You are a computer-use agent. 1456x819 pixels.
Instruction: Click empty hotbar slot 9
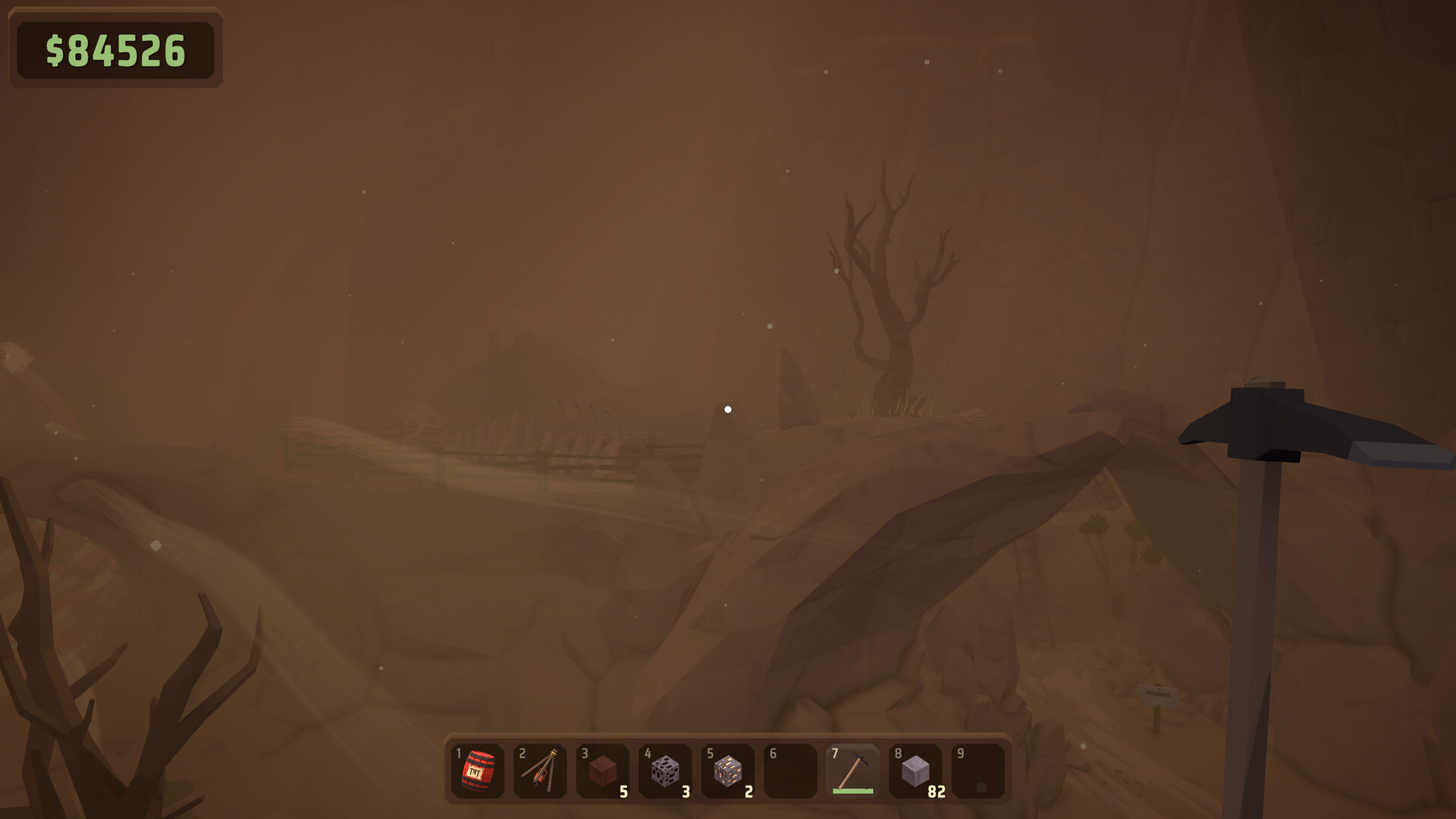(978, 771)
